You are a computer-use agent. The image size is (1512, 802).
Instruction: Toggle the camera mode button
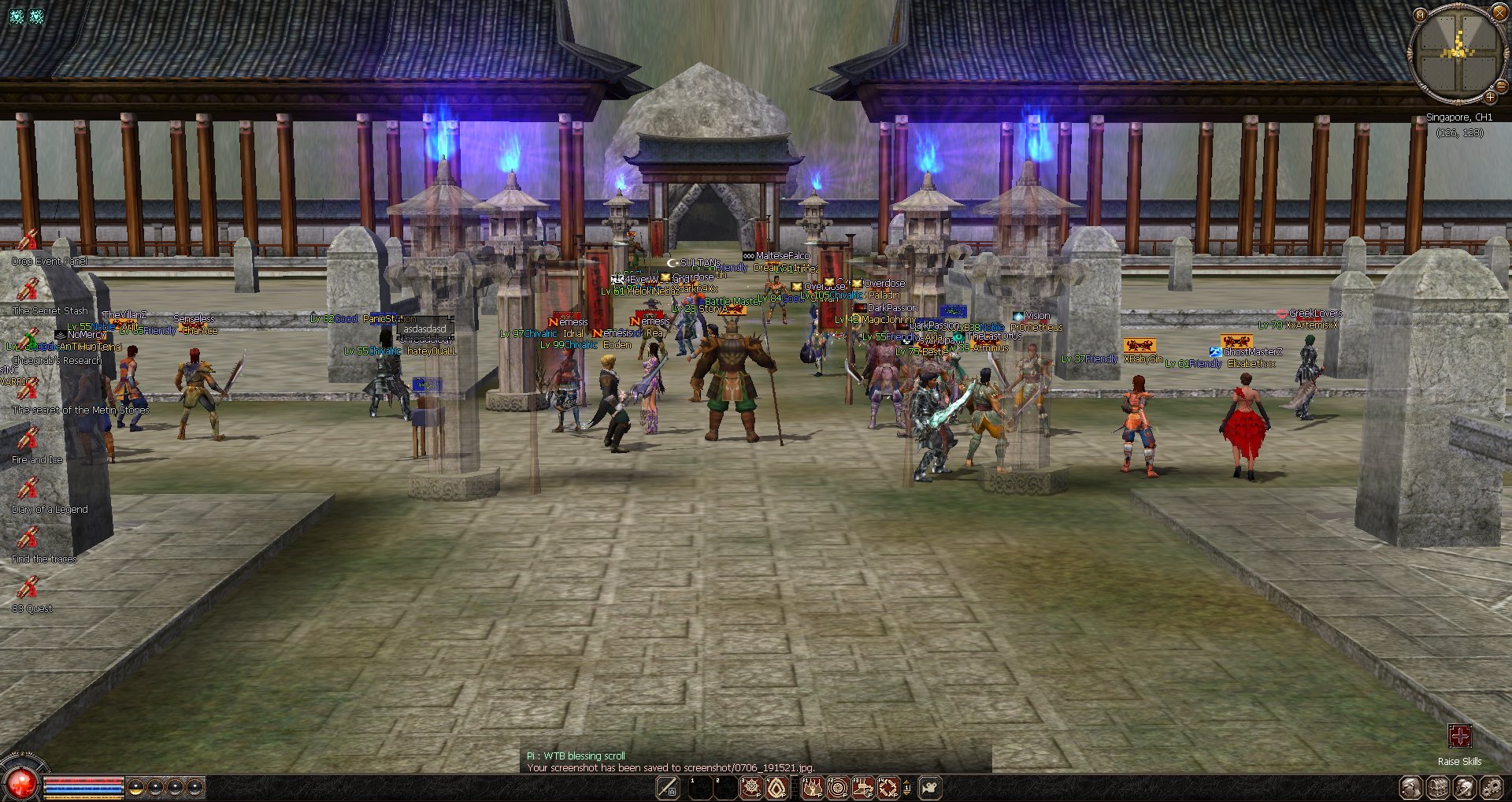(930, 787)
